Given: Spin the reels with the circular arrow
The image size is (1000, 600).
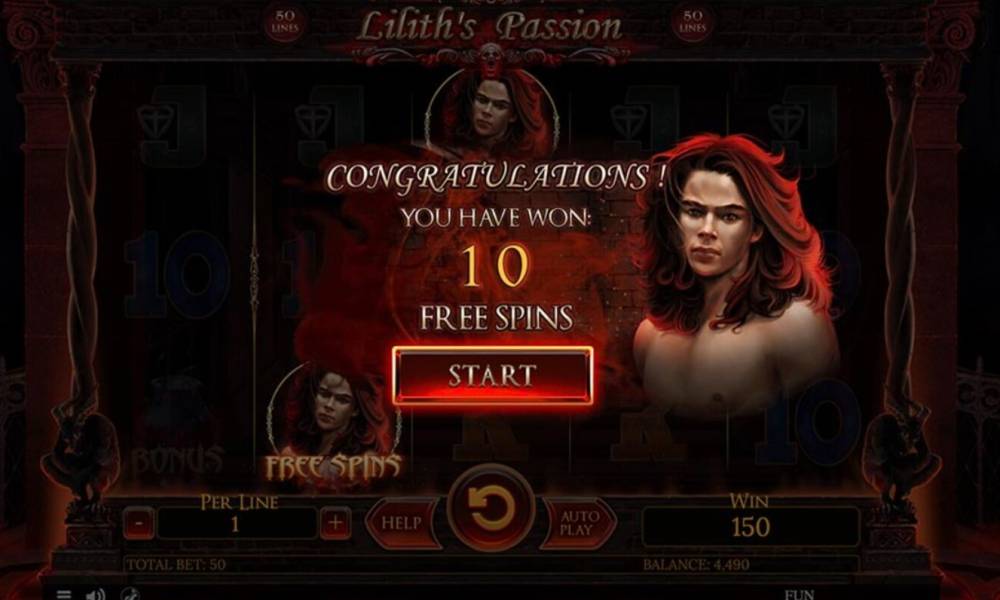Looking at the screenshot, I should point(491,510).
